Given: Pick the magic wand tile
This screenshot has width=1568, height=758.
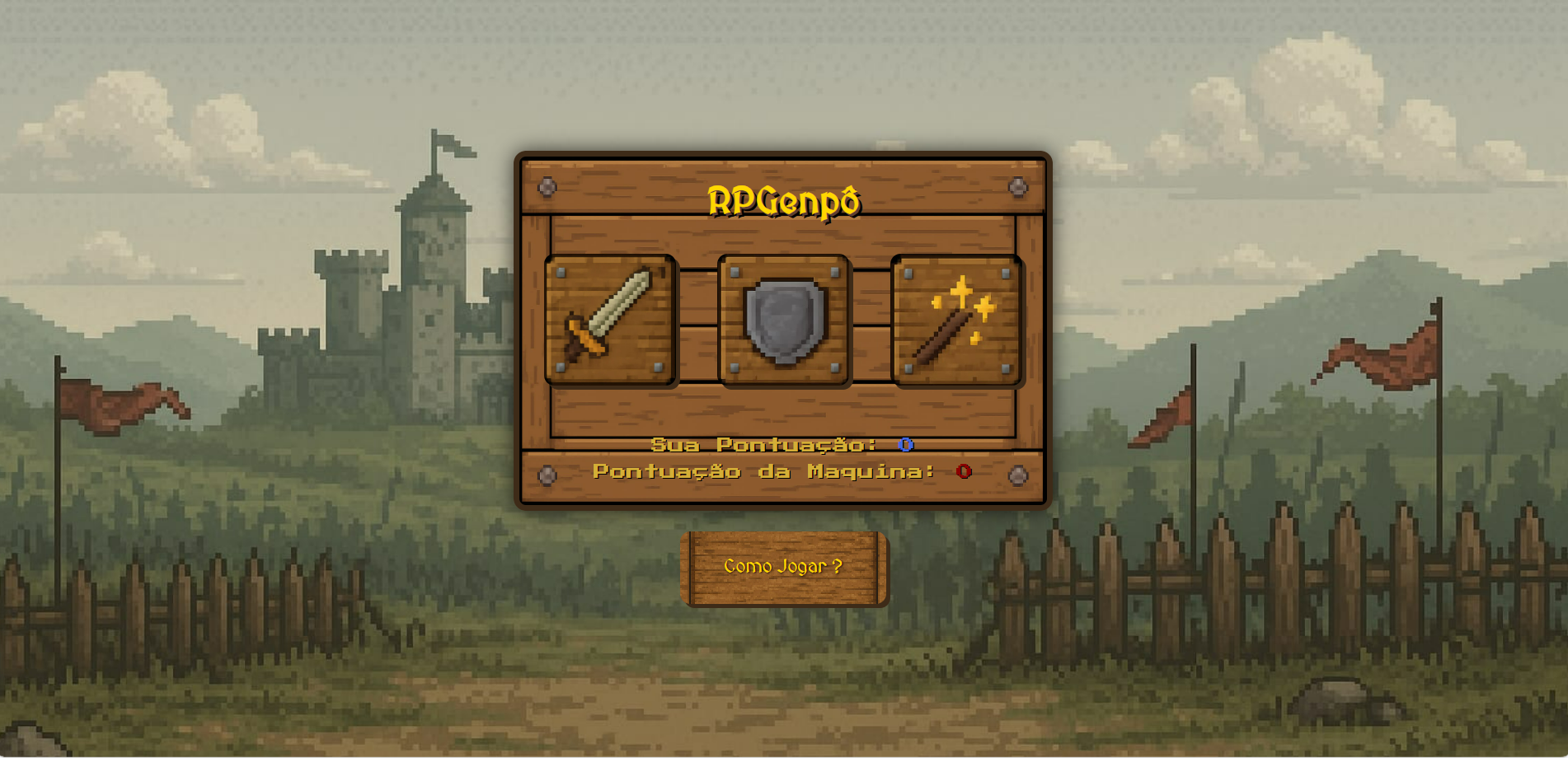Looking at the screenshot, I should (957, 320).
